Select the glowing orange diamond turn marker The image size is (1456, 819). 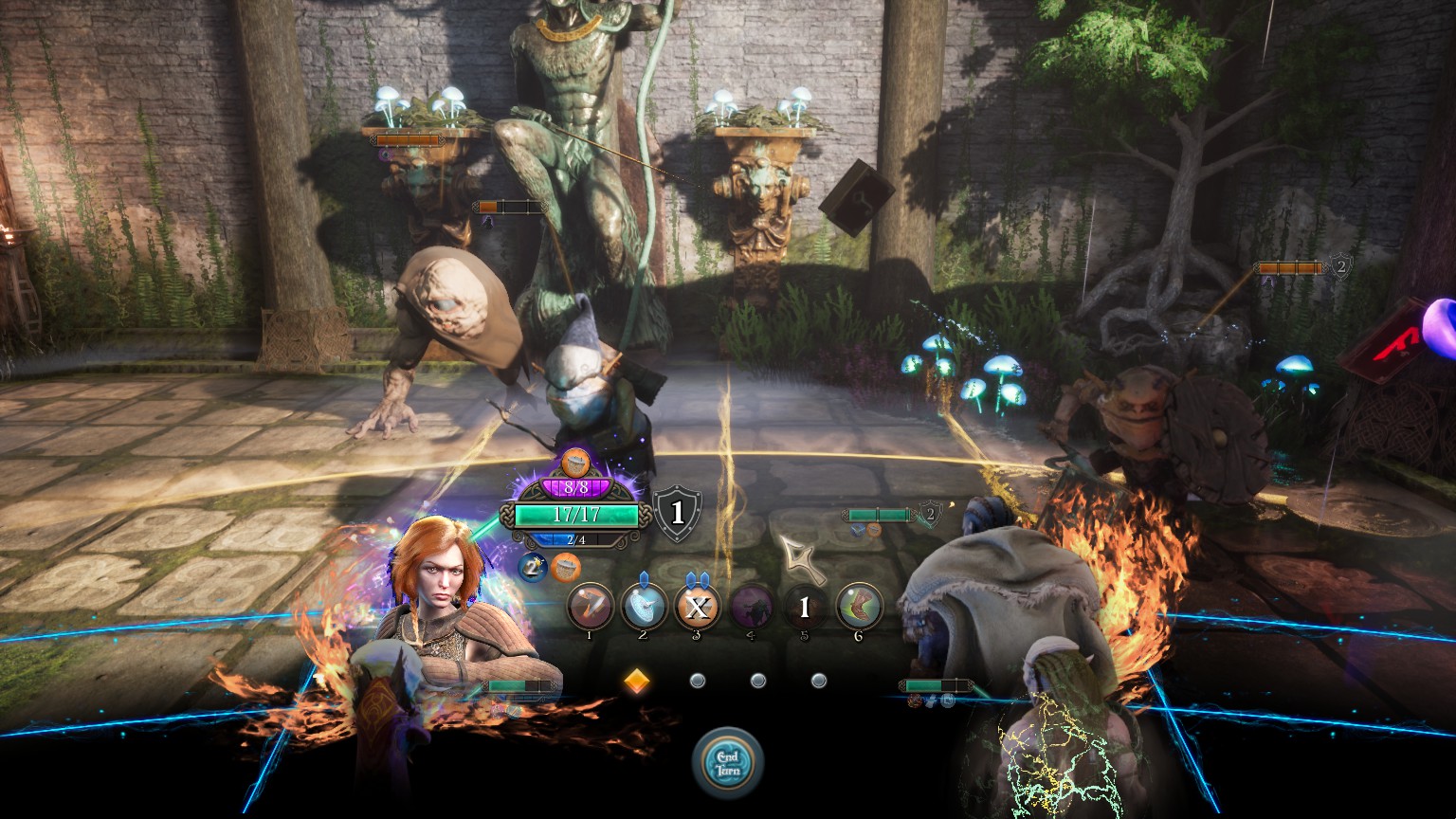coord(636,681)
